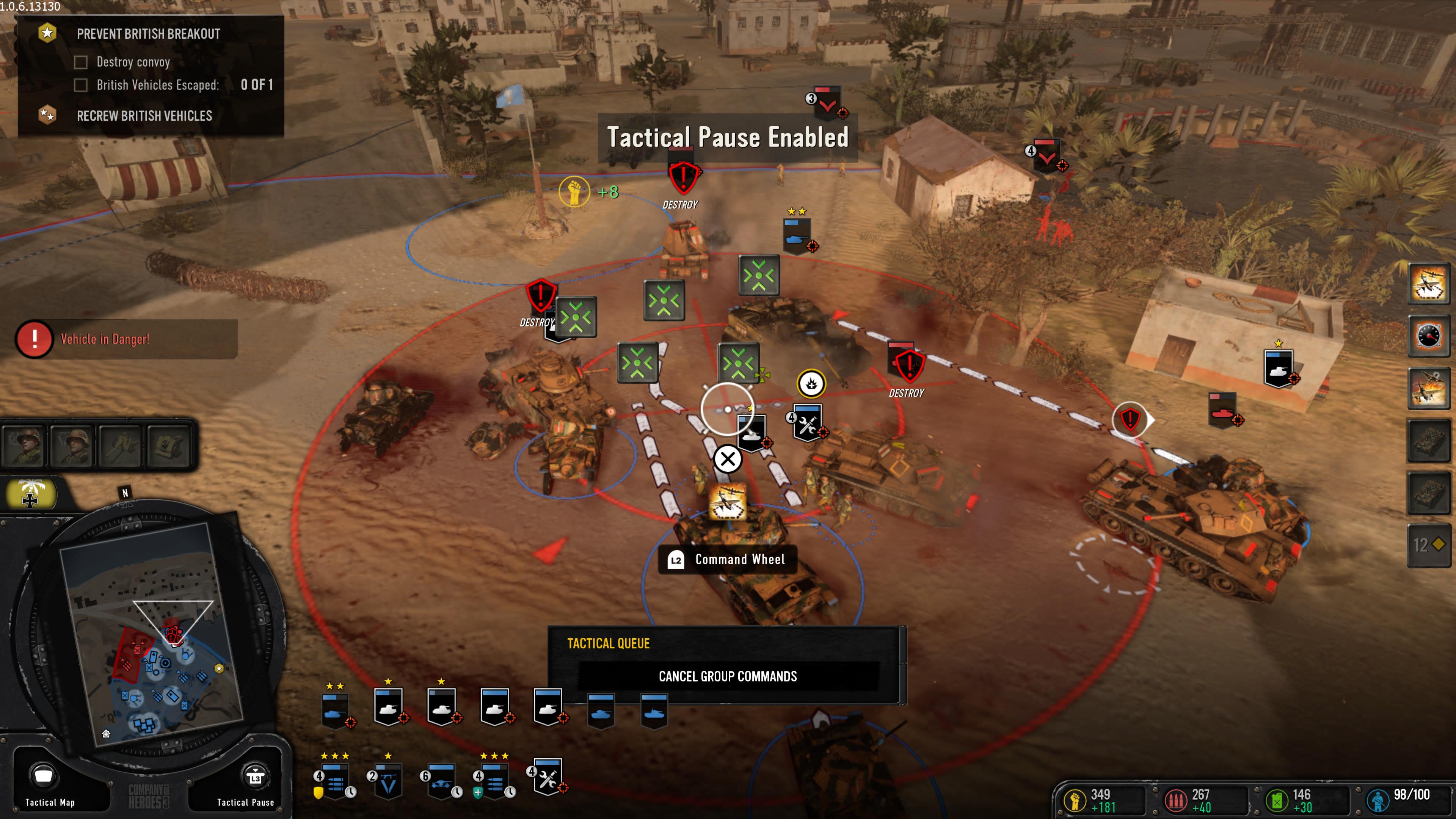The width and height of the screenshot is (1456, 819).
Task: Activate the top bomber air strike ability
Action: 1428,283
